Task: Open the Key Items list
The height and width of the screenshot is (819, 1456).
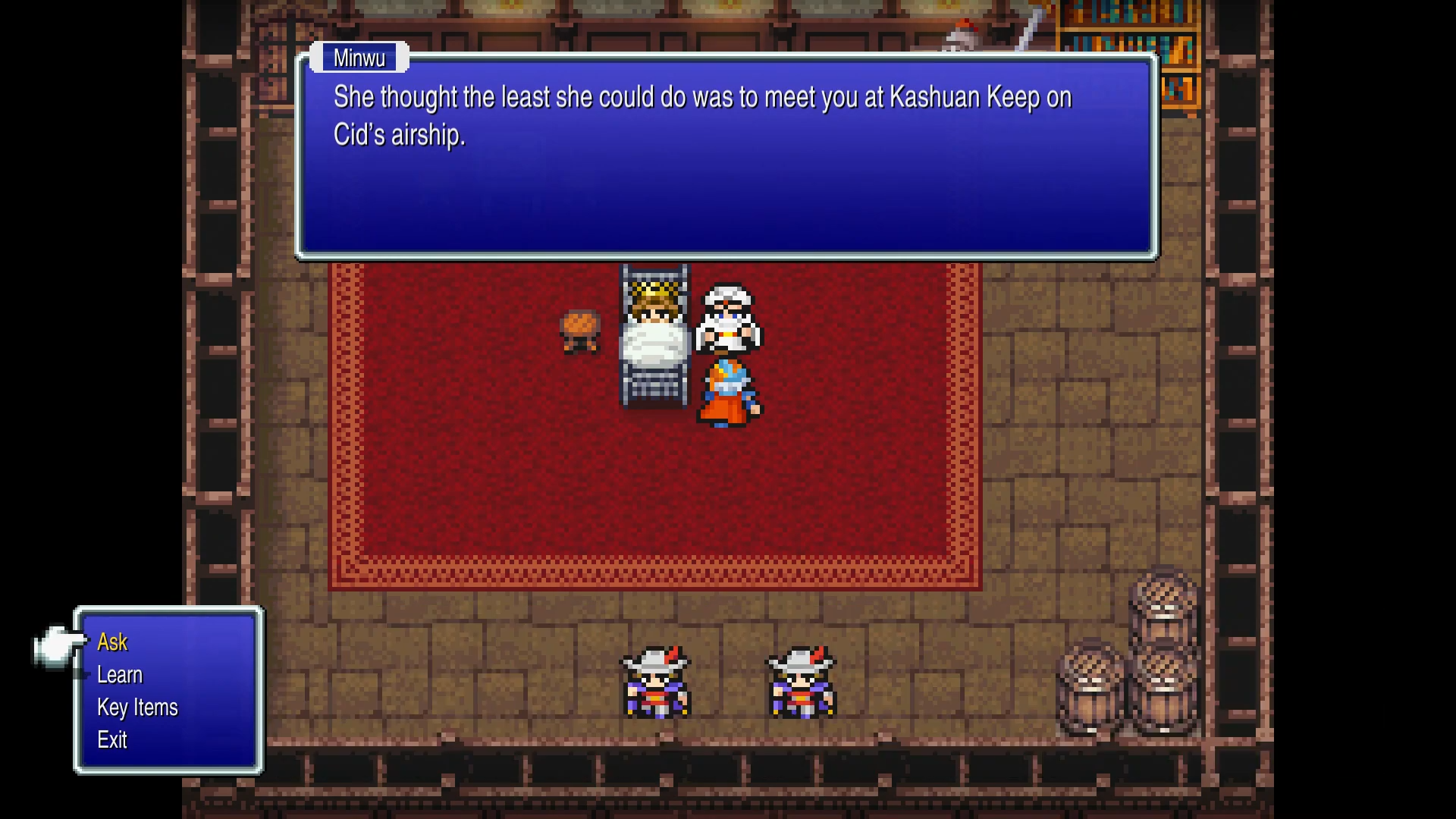Action: pyautogui.click(x=137, y=707)
